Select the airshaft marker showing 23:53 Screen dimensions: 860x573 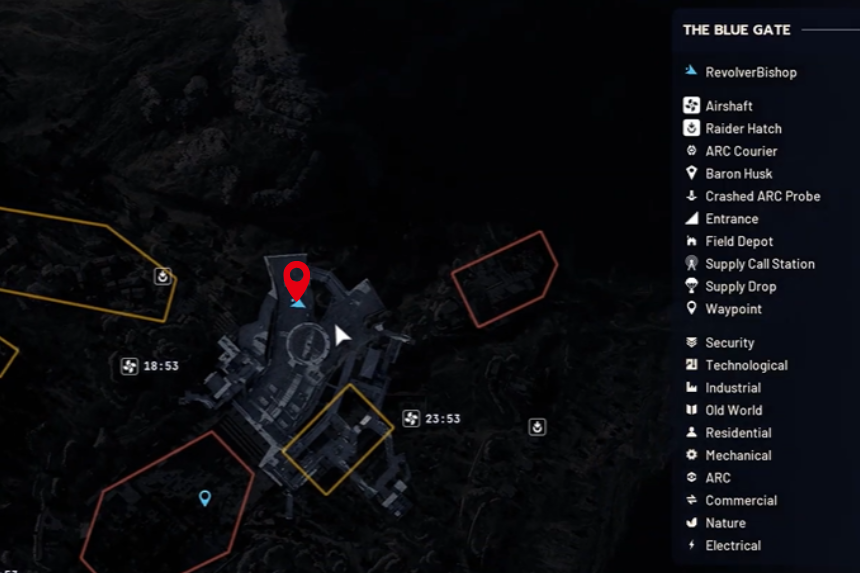[x=411, y=419]
